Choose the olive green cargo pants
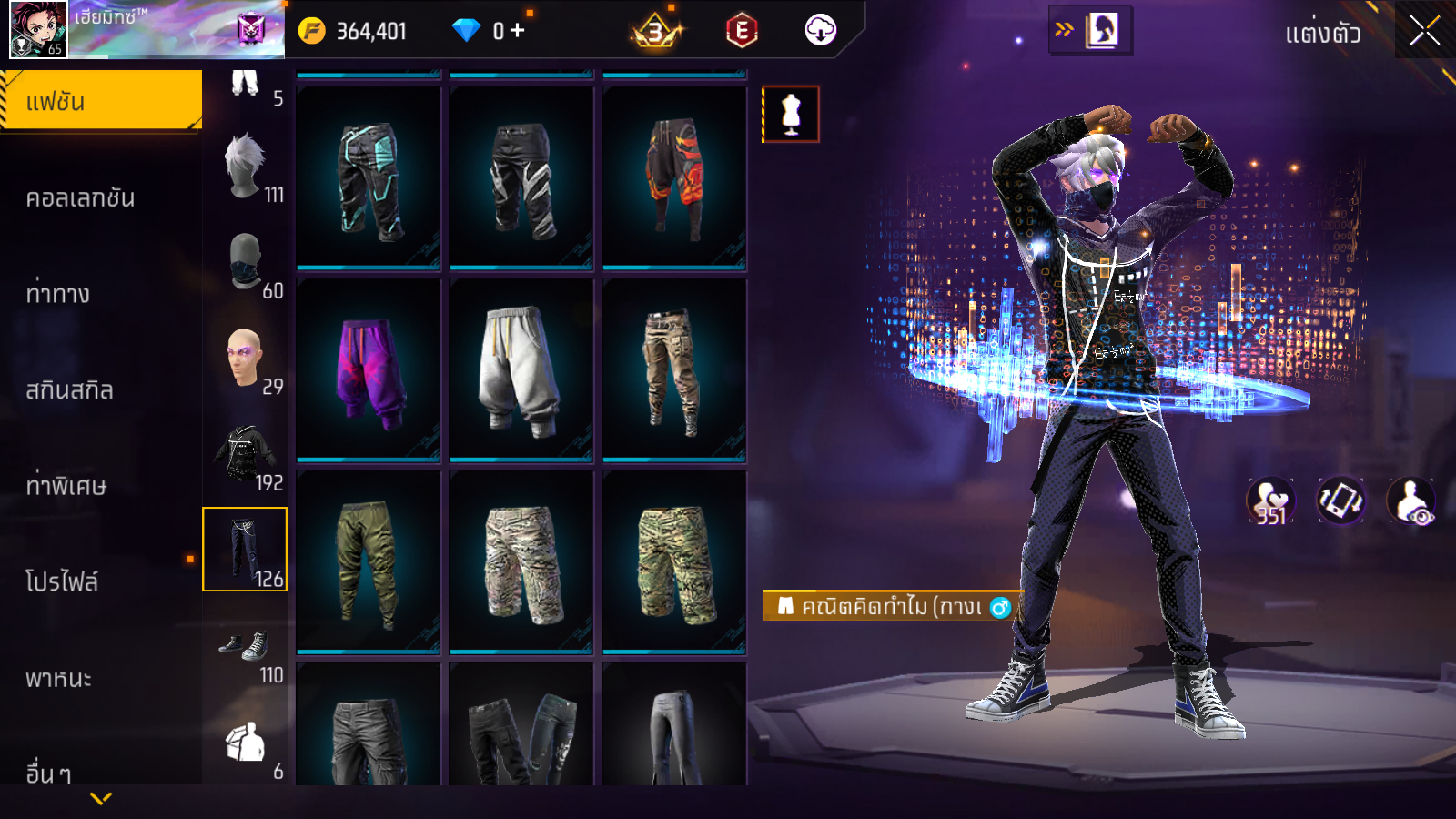 click(x=369, y=562)
